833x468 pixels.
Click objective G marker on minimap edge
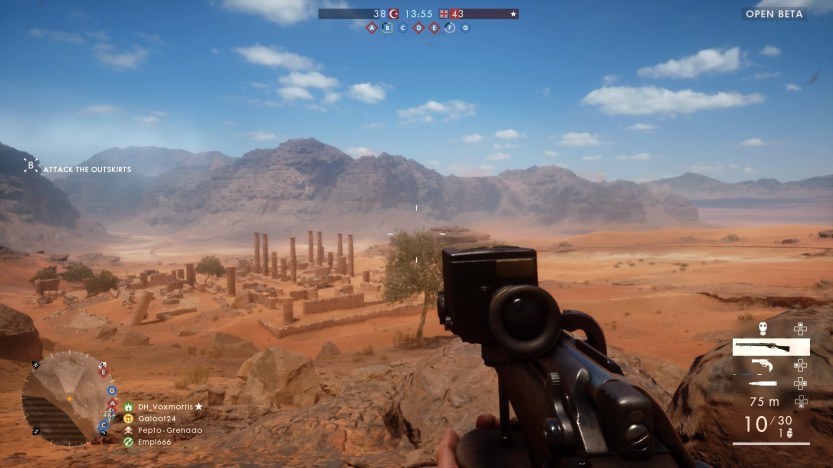111,390
